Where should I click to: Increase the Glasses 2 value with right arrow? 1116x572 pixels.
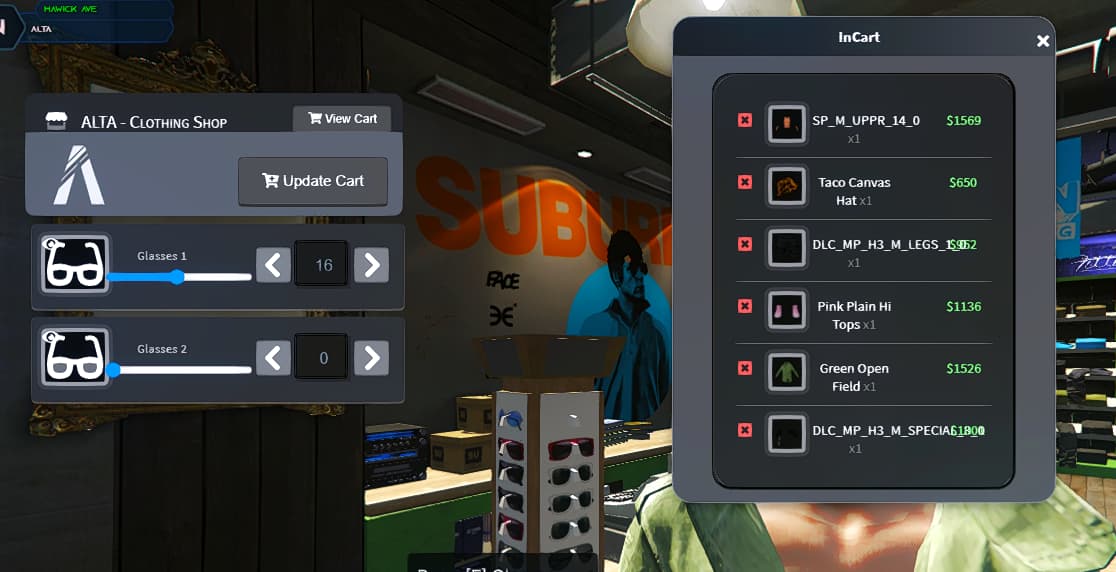click(371, 357)
